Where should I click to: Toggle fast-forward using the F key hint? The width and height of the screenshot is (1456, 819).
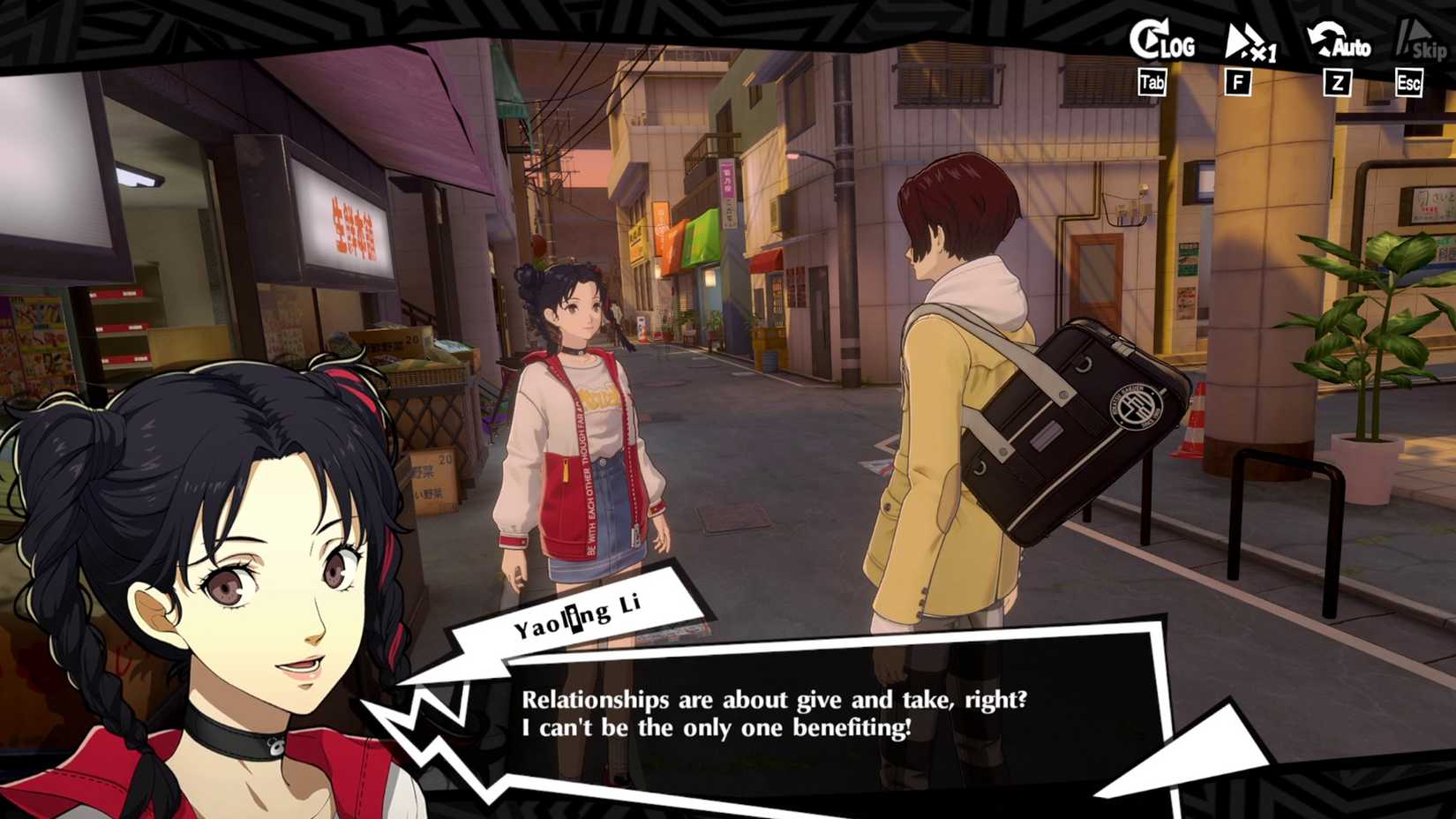point(1239,82)
